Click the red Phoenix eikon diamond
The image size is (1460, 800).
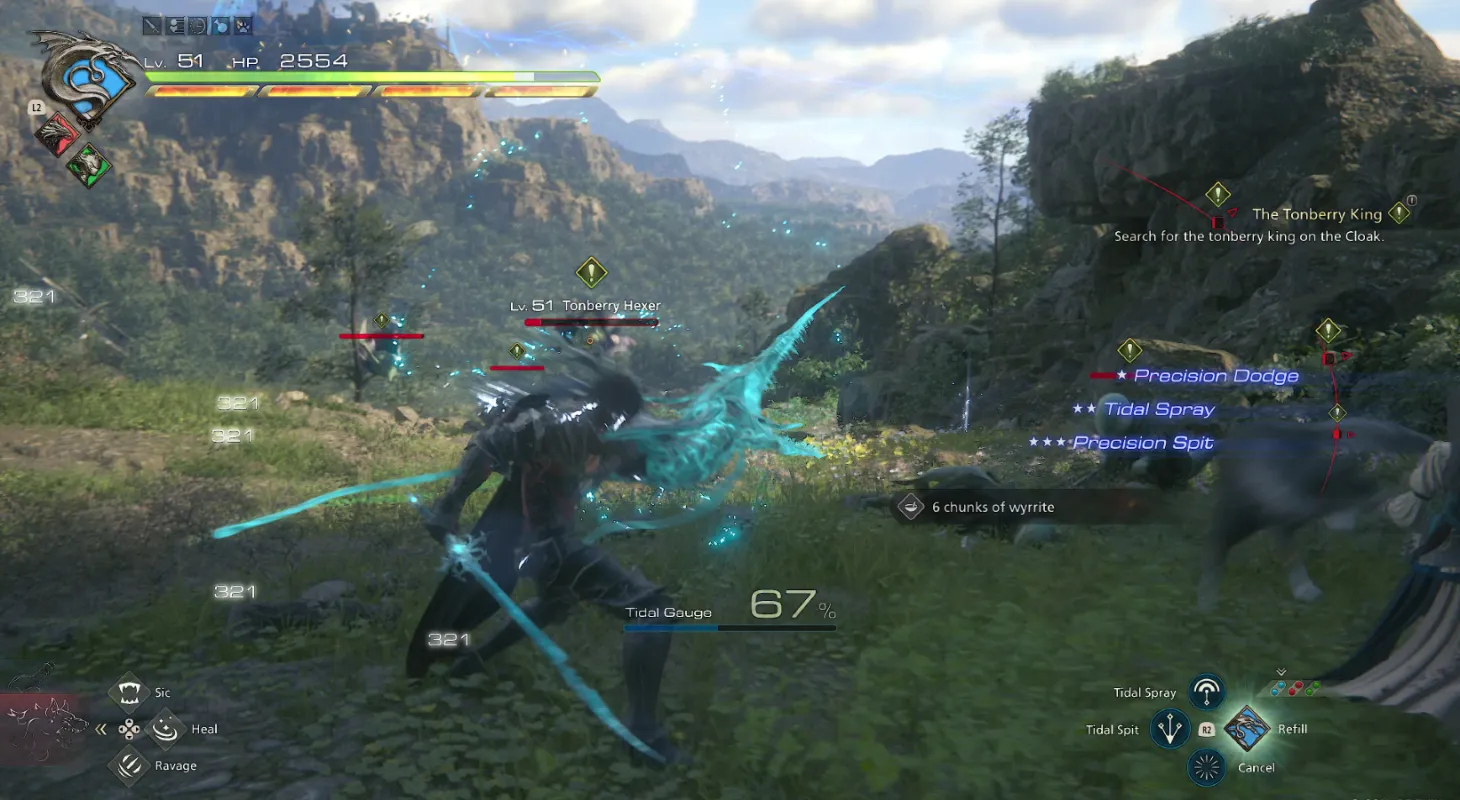pyautogui.click(x=56, y=133)
